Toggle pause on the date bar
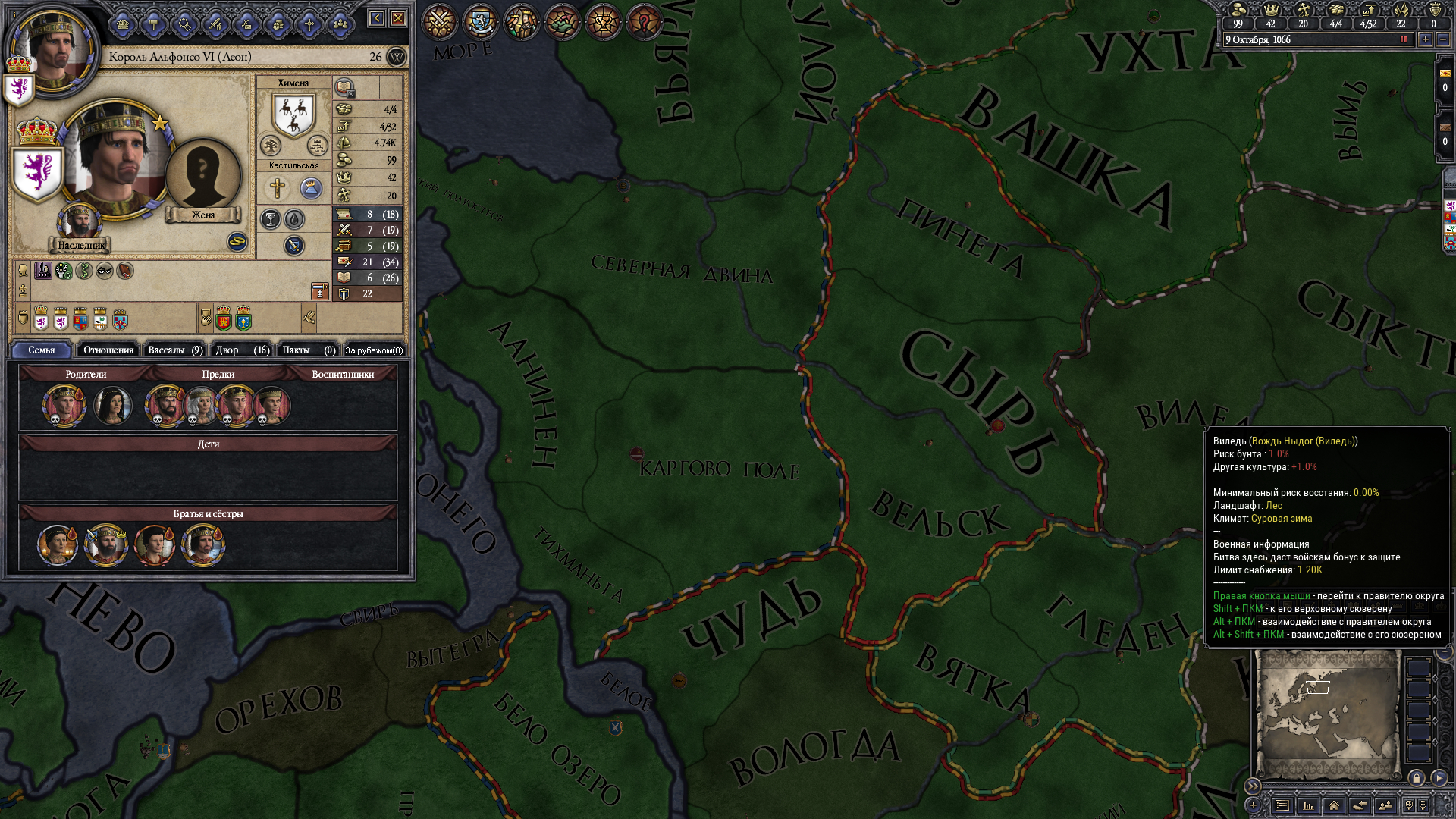Viewport: 1456px width, 819px height. coord(1404,39)
